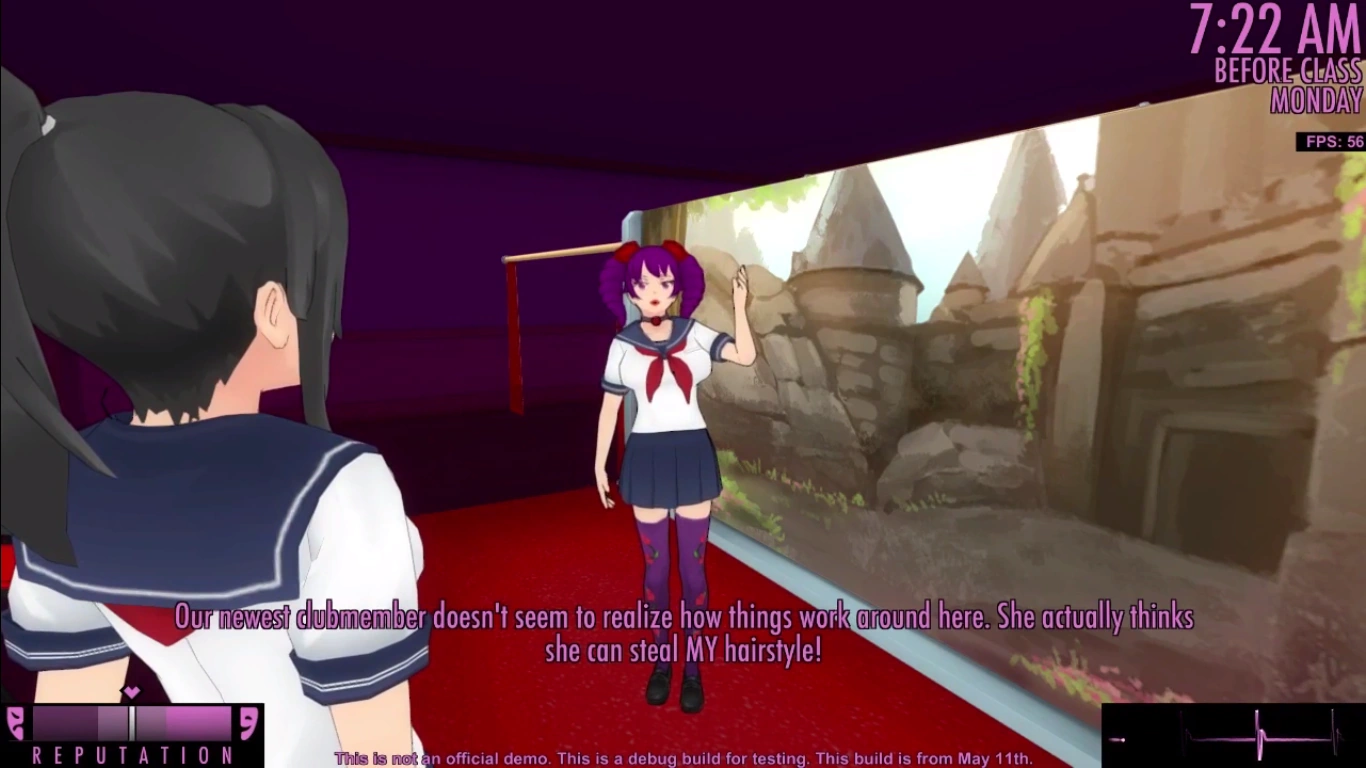
Task: Select the REPUTATION label
Action: [132, 757]
